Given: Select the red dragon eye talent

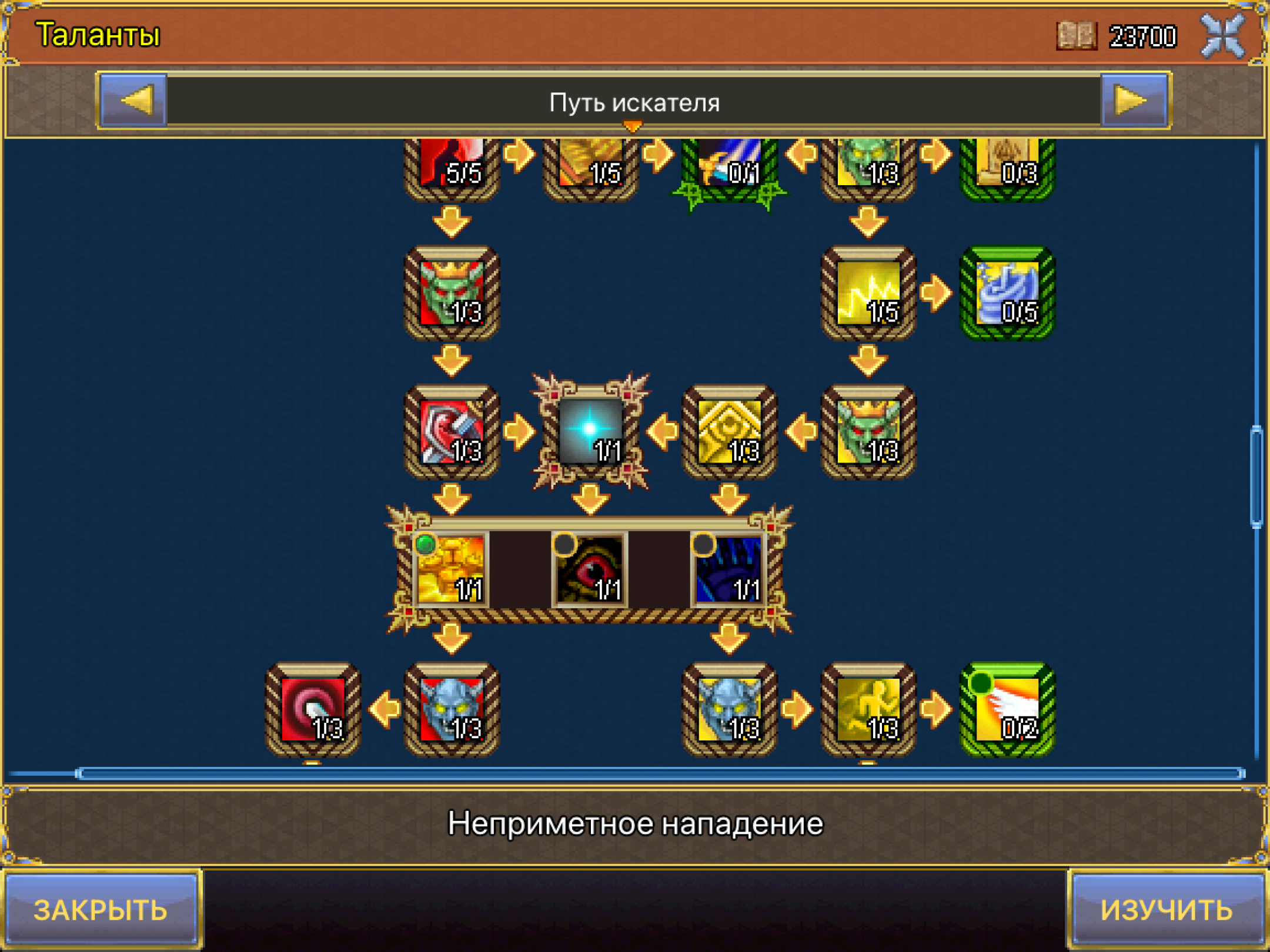Looking at the screenshot, I should (590, 569).
